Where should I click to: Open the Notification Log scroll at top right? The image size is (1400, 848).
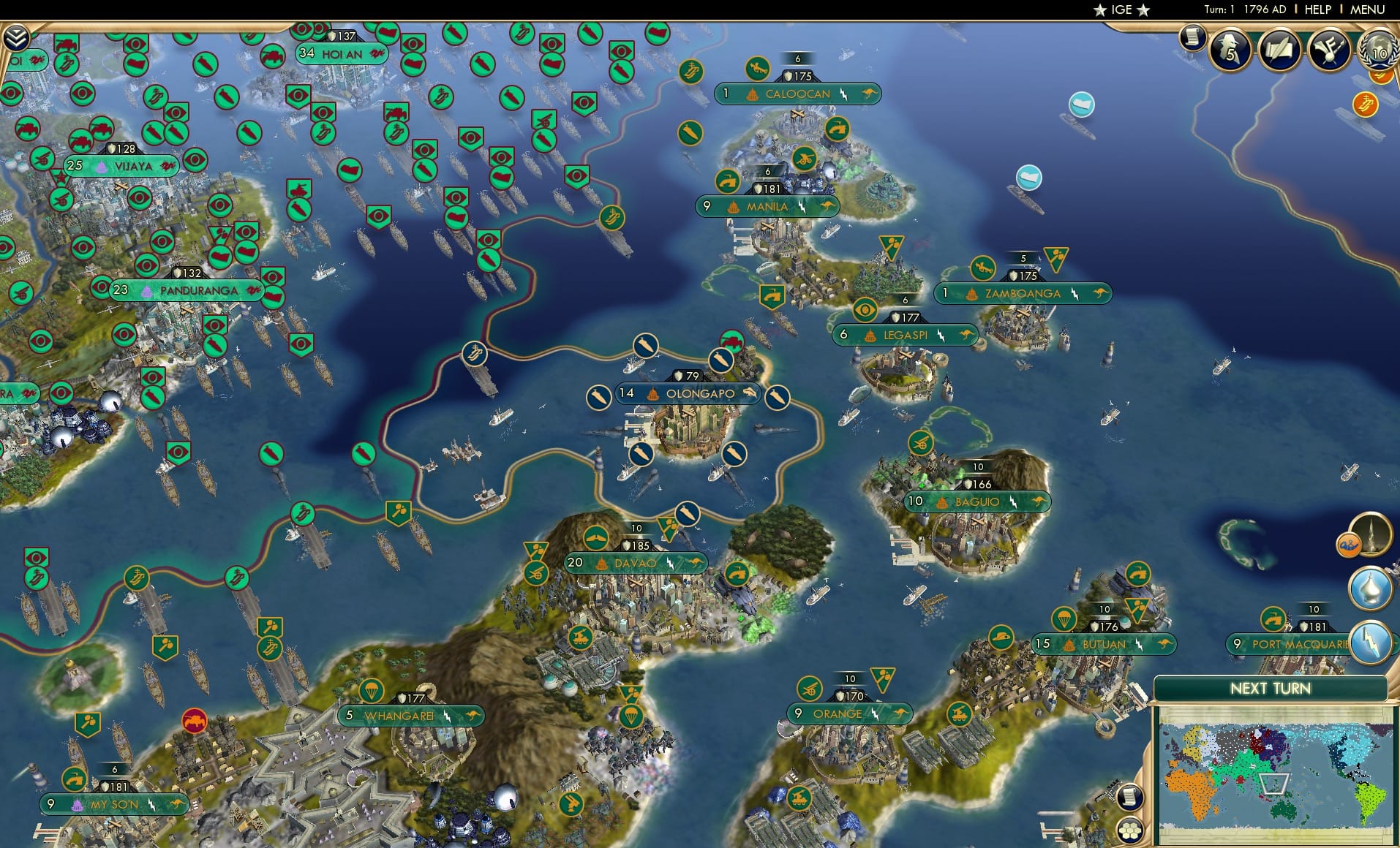point(1192,39)
